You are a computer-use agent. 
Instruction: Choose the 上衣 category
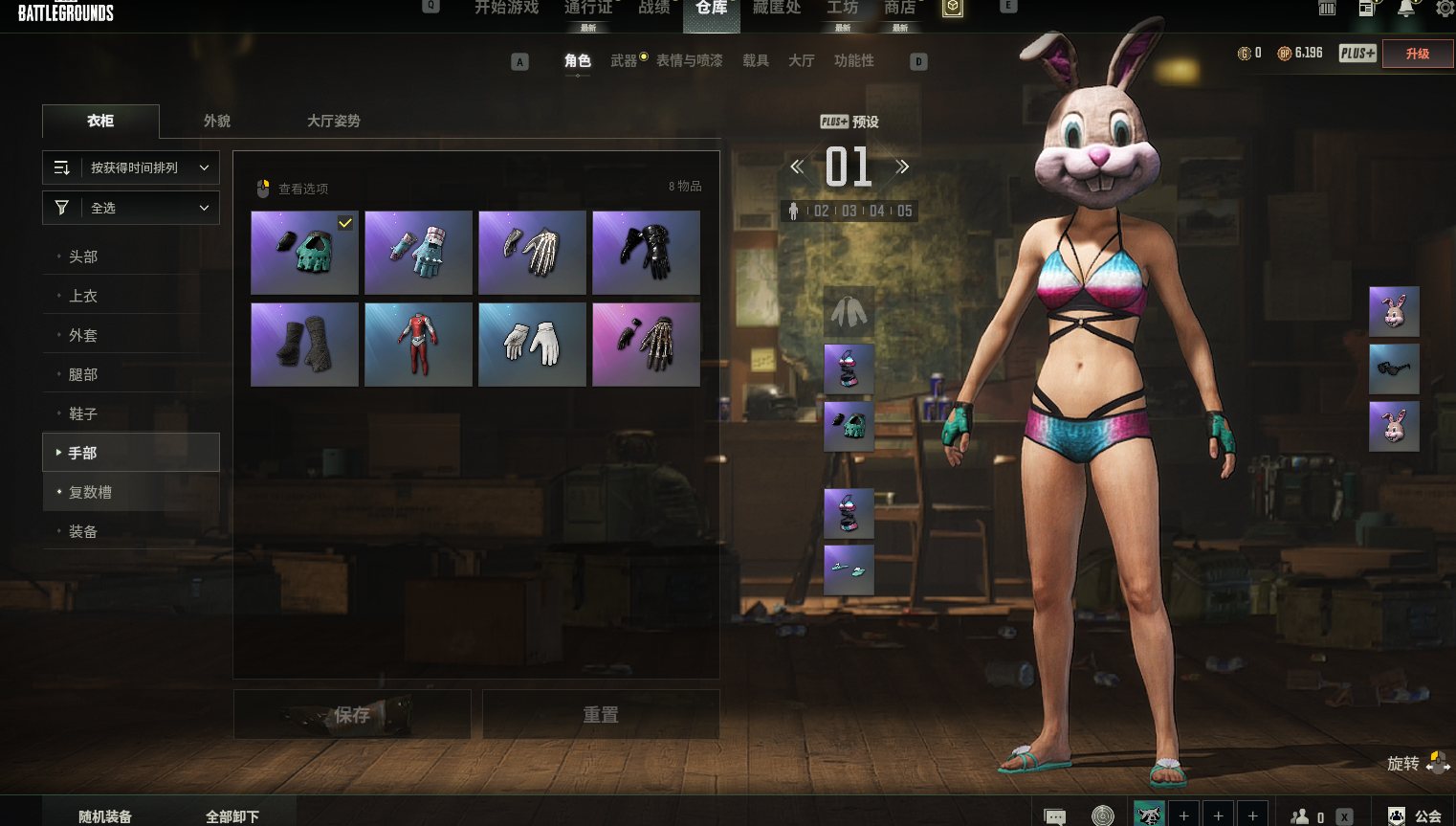click(x=83, y=296)
